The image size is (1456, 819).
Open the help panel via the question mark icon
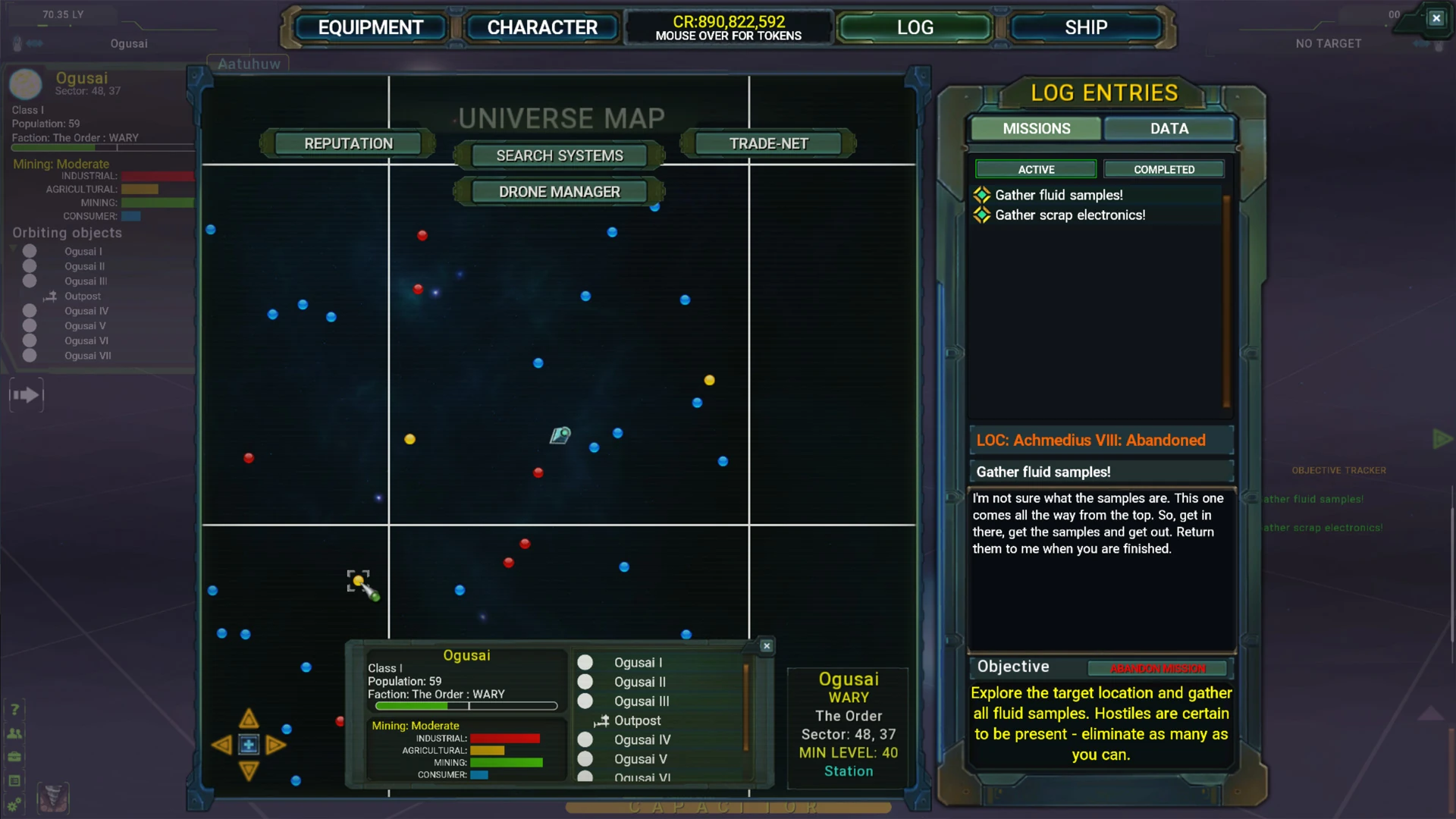pos(14,709)
